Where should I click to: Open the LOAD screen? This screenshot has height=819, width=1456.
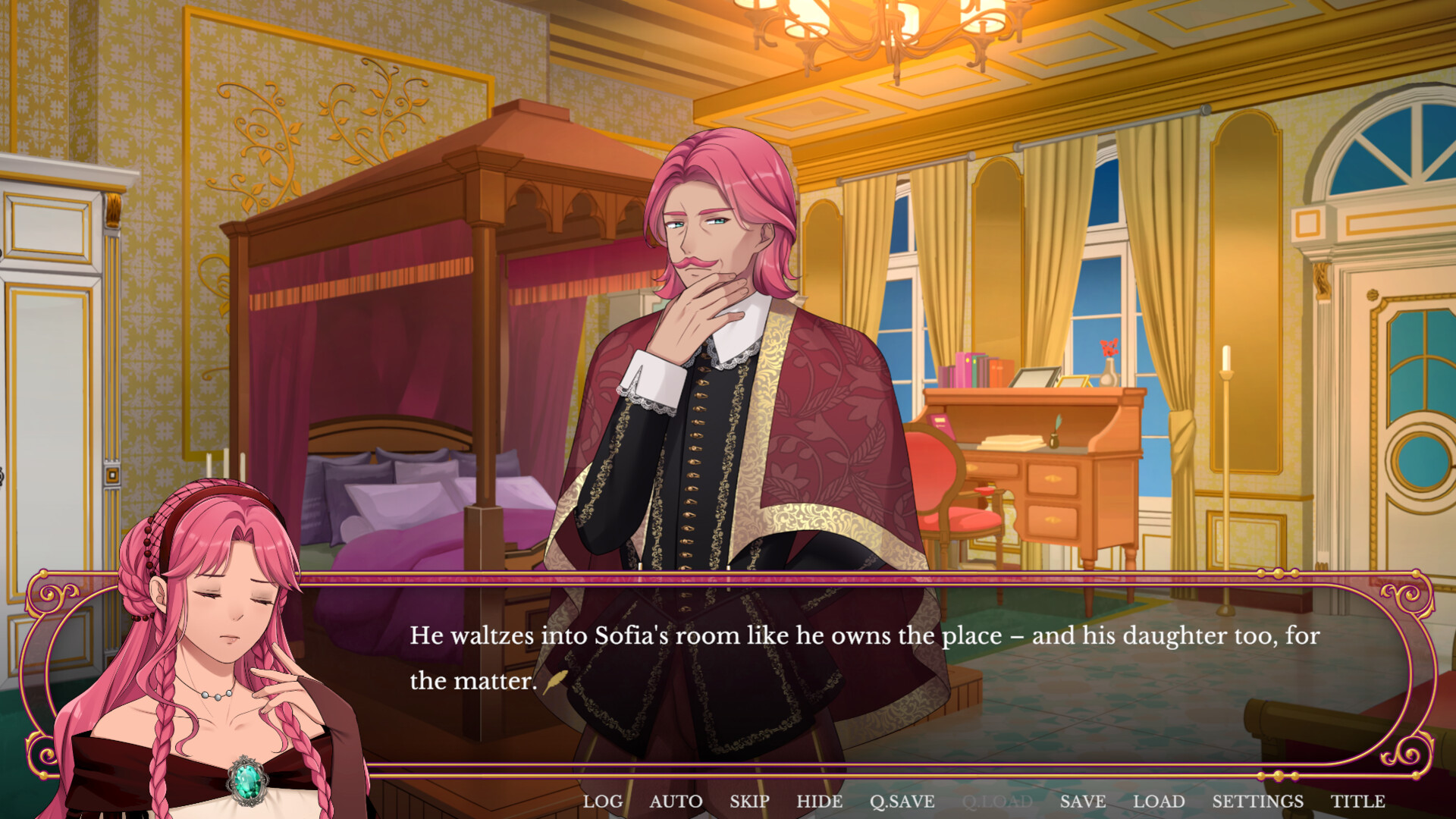pyautogui.click(x=1158, y=801)
